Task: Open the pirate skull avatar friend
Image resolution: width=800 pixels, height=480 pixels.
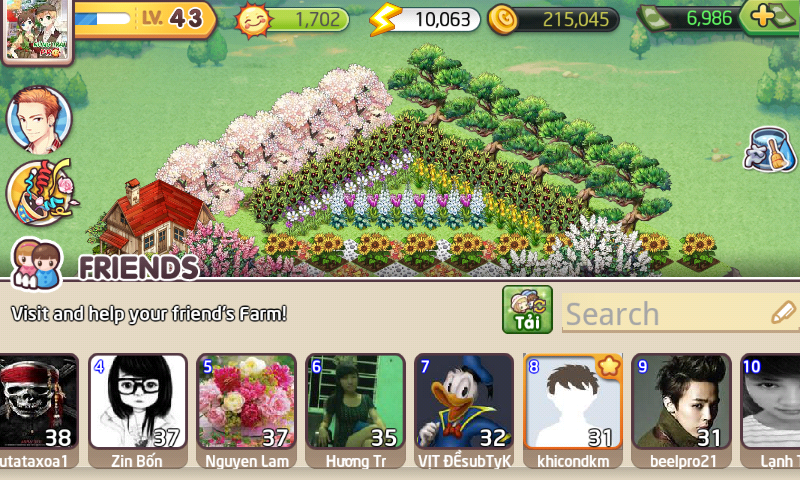Action: click(x=38, y=402)
